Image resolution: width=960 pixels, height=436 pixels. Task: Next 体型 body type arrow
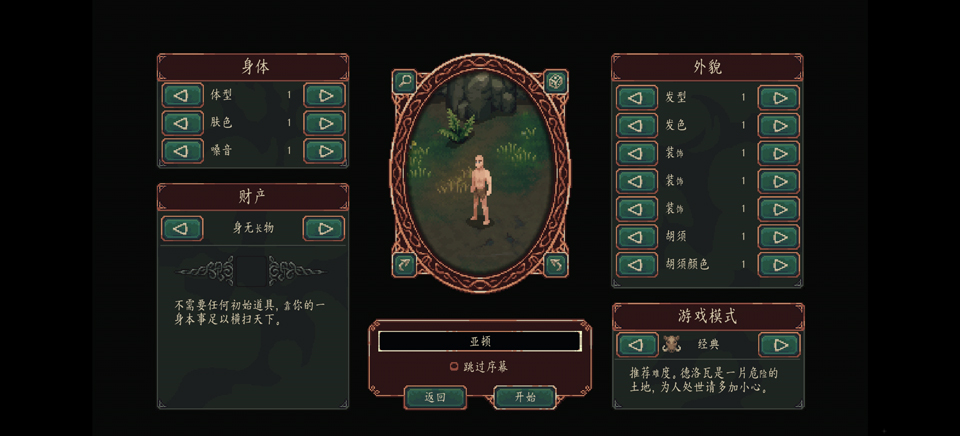click(324, 96)
